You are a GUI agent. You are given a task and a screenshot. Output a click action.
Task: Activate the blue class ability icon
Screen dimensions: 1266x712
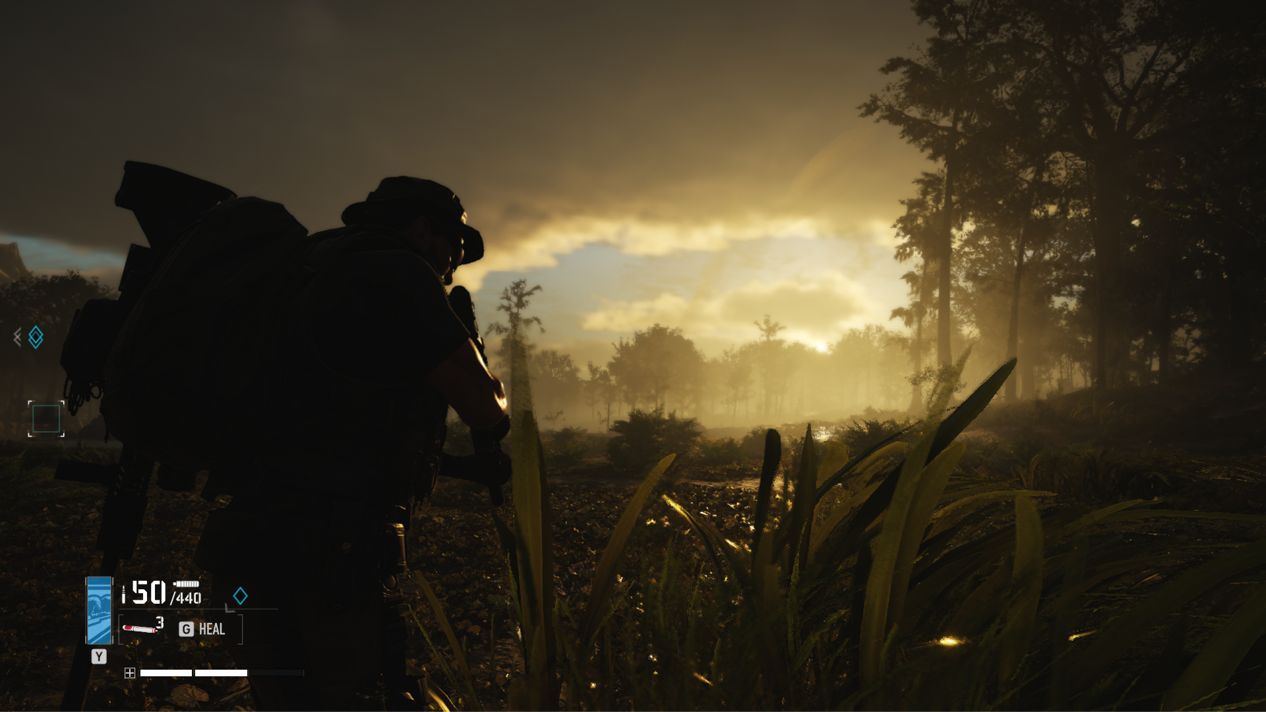[x=99, y=610]
